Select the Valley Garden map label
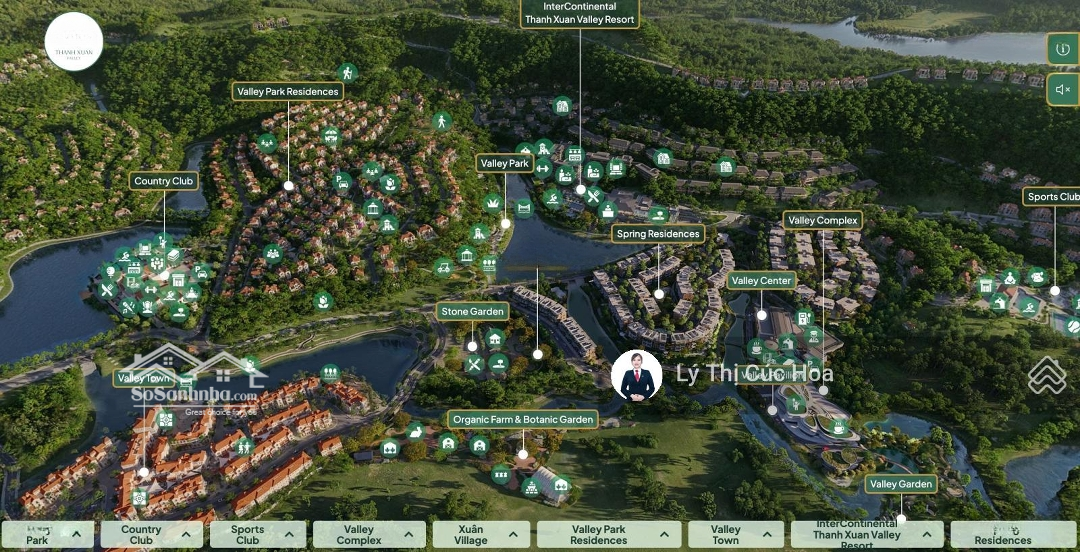The image size is (1080, 552). (901, 484)
